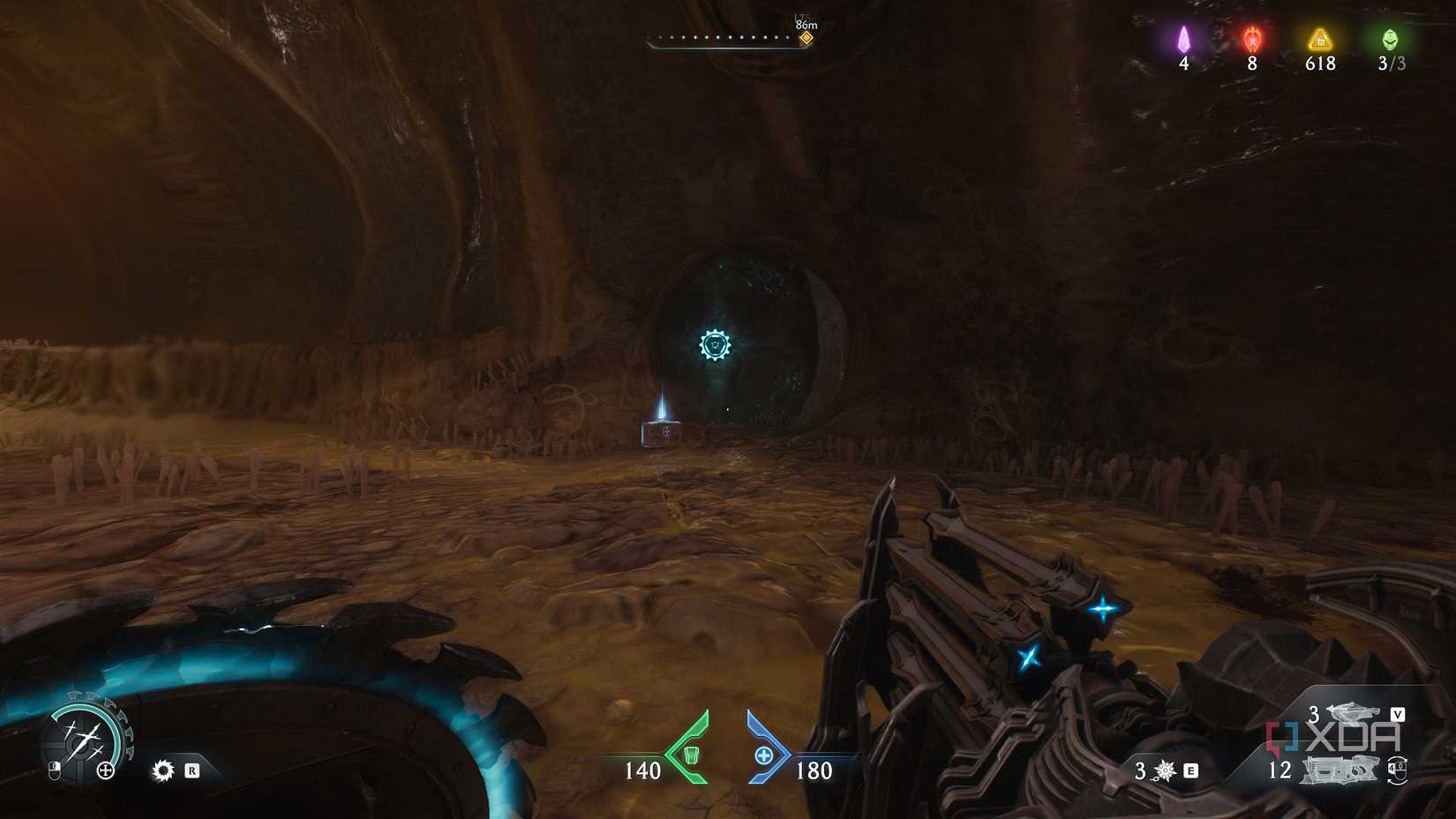Click the green armor shield icon
The image size is (1456, 819).
coord(691,755)
